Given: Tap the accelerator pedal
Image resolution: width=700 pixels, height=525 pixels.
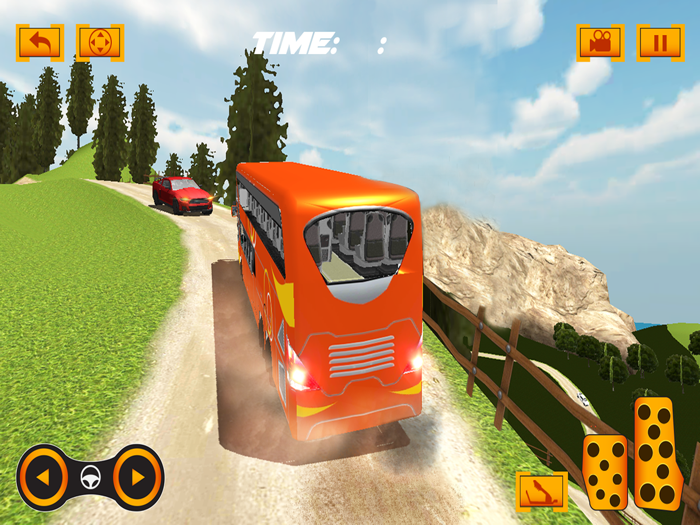Looking at the screenshot, I should pyautogui.click(x=658, y=452).
